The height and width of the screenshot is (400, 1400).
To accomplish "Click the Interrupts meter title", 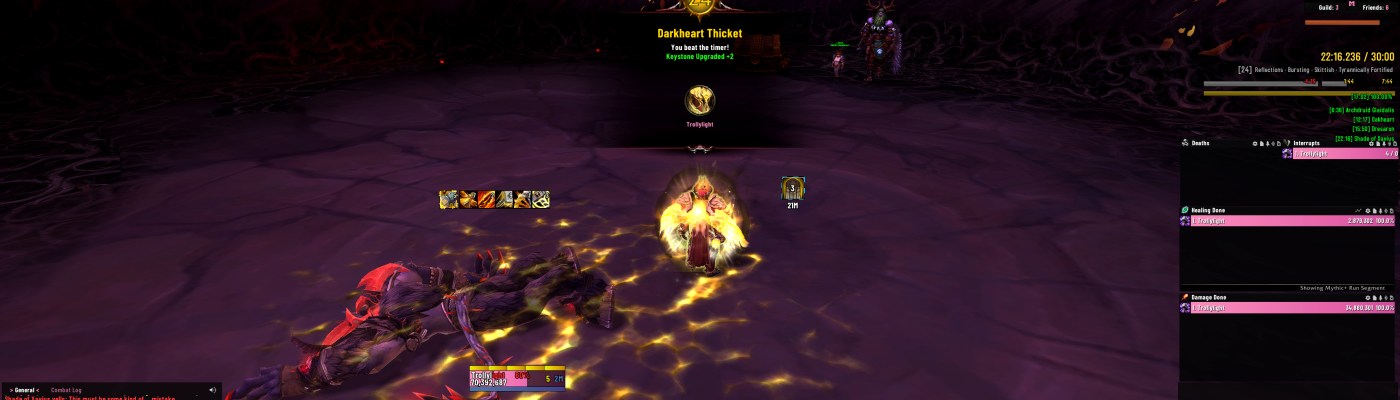I will point(1307,143).
